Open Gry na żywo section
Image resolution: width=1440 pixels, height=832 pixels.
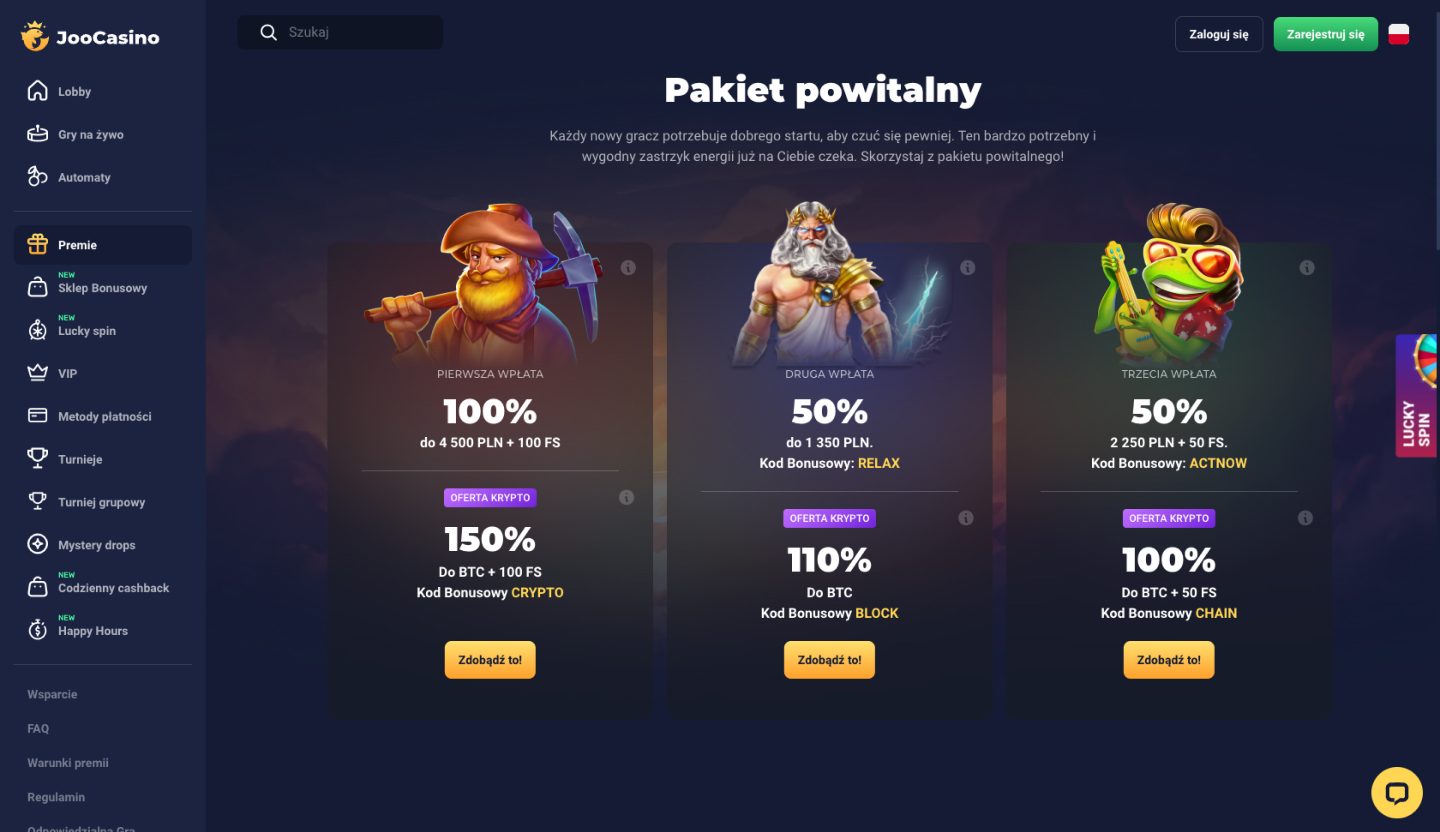[40, 133]
